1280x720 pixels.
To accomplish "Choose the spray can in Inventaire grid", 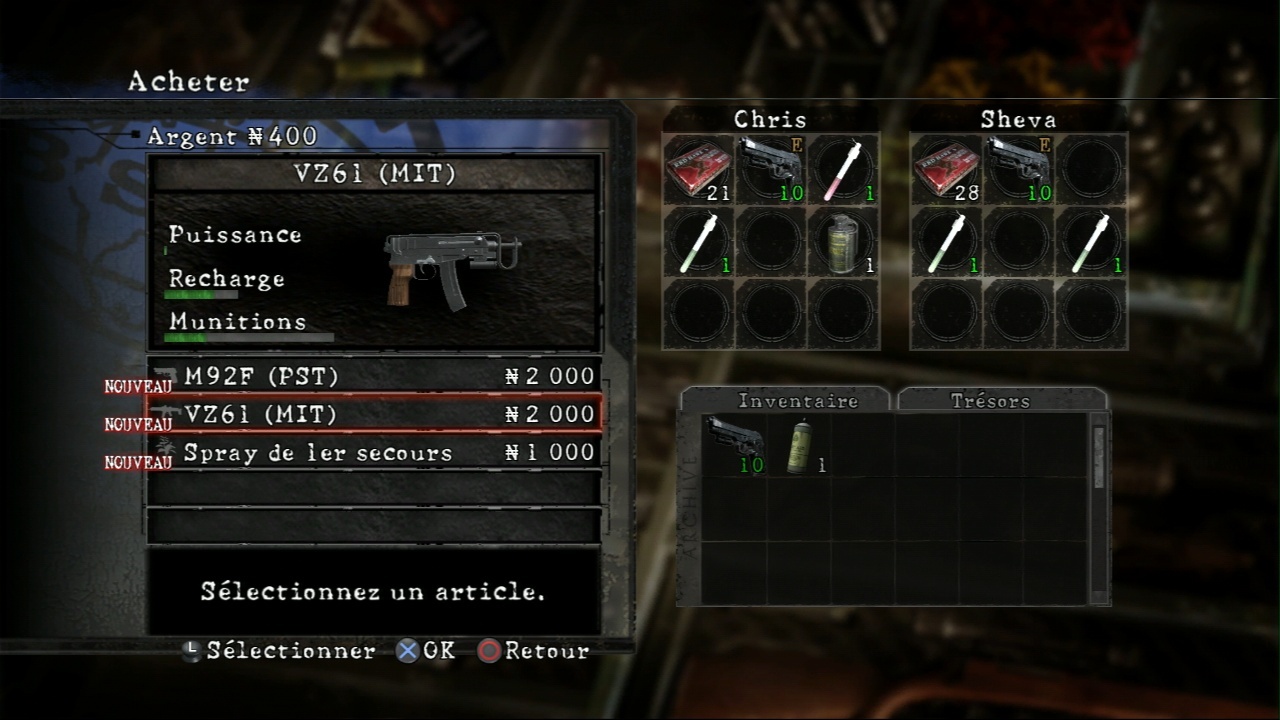I will [x=800, y=446].
